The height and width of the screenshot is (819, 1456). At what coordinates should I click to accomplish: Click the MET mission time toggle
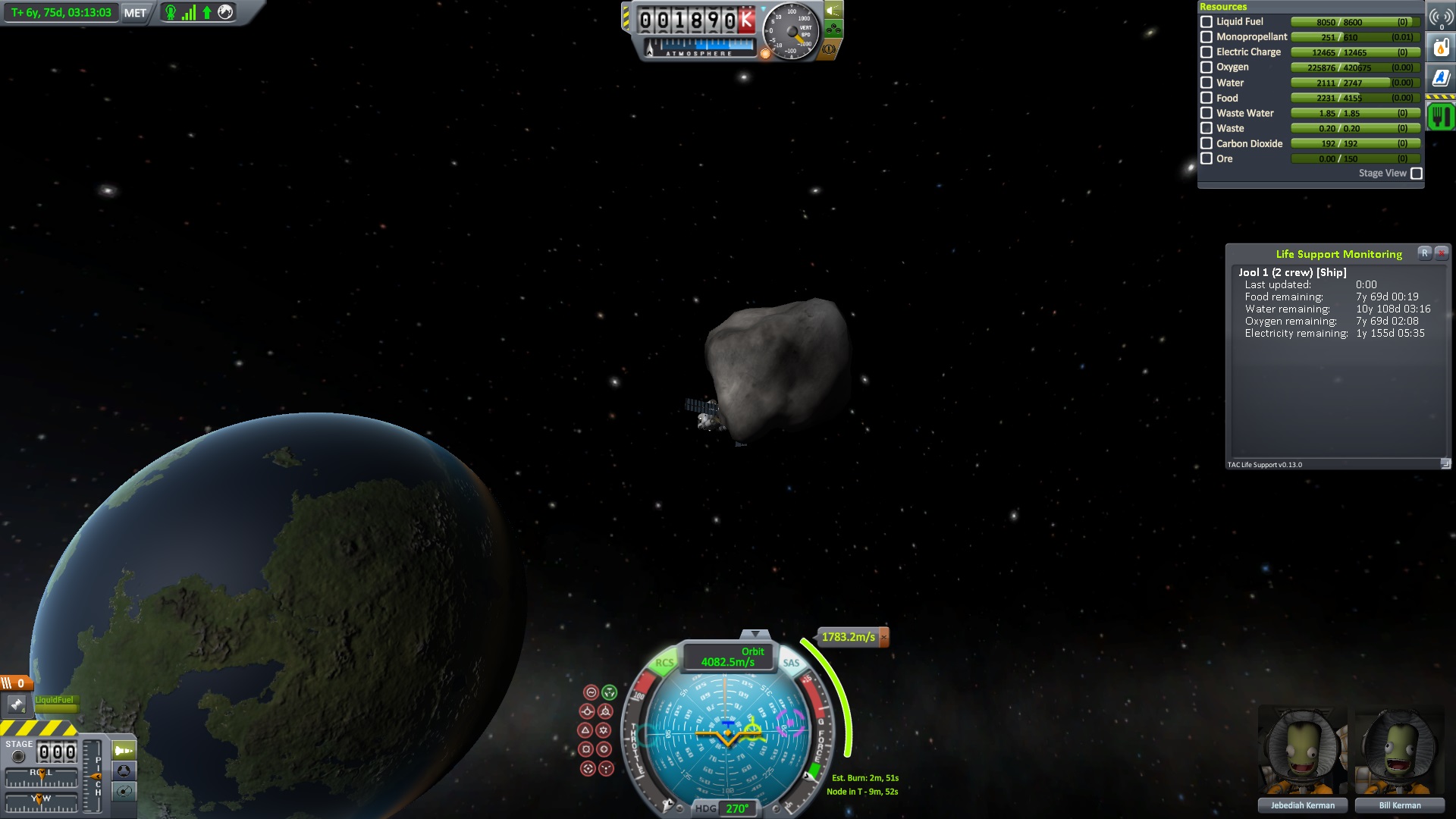pyautogui.click(x=135, y=13)
